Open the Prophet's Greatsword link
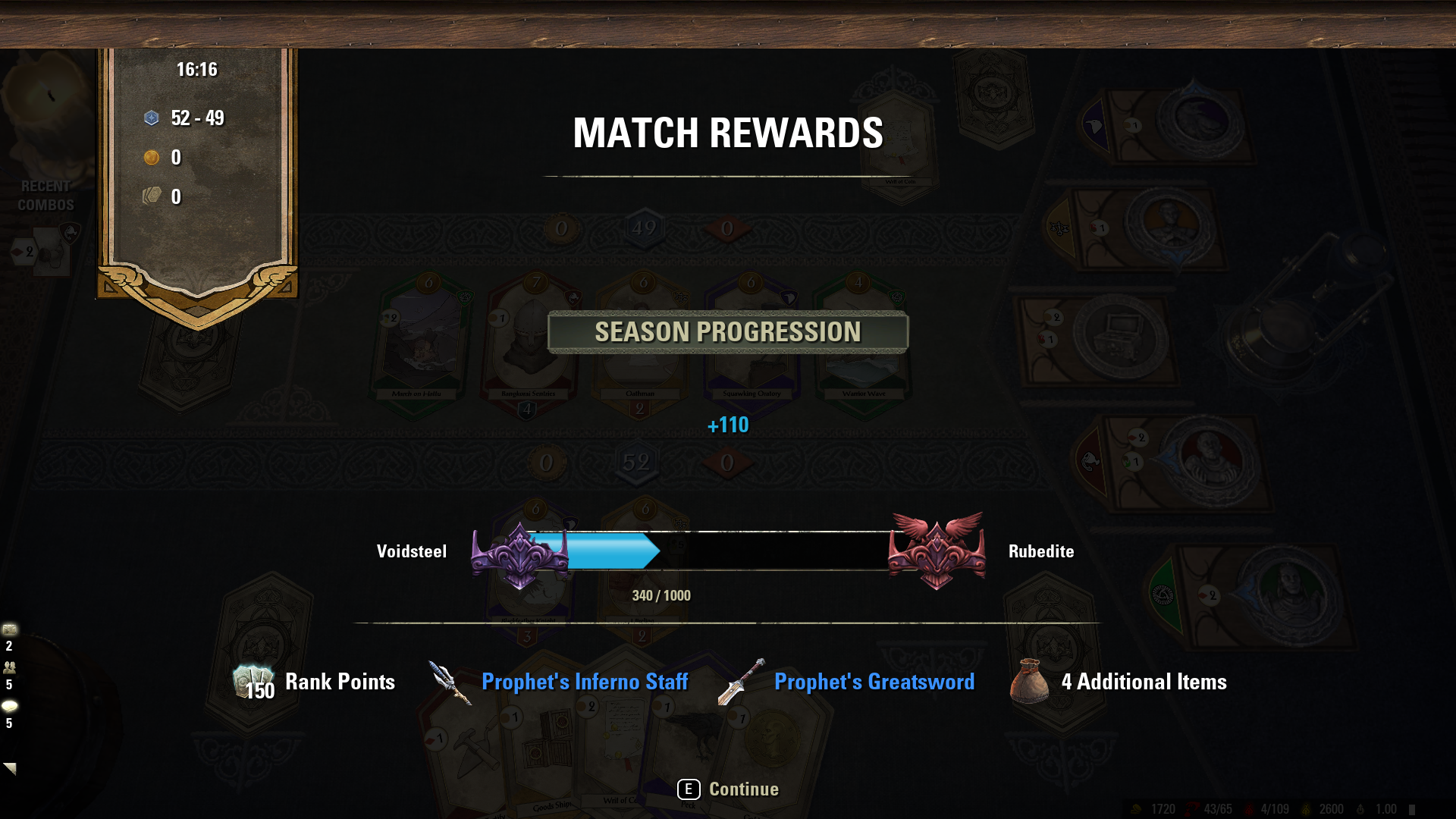The height and width of the screenshot is (819, 1456). click(x=874, y=682)
